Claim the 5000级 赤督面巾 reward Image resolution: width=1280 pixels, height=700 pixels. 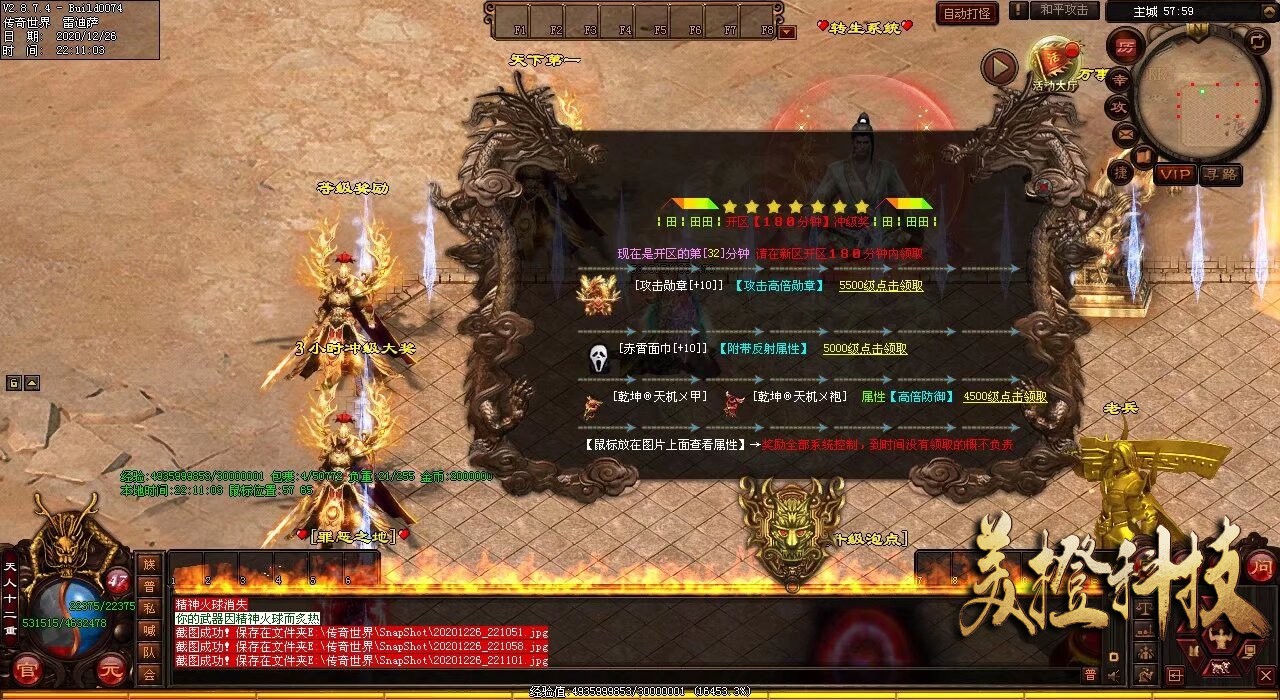pyautogui.click(x=864, y=349)
